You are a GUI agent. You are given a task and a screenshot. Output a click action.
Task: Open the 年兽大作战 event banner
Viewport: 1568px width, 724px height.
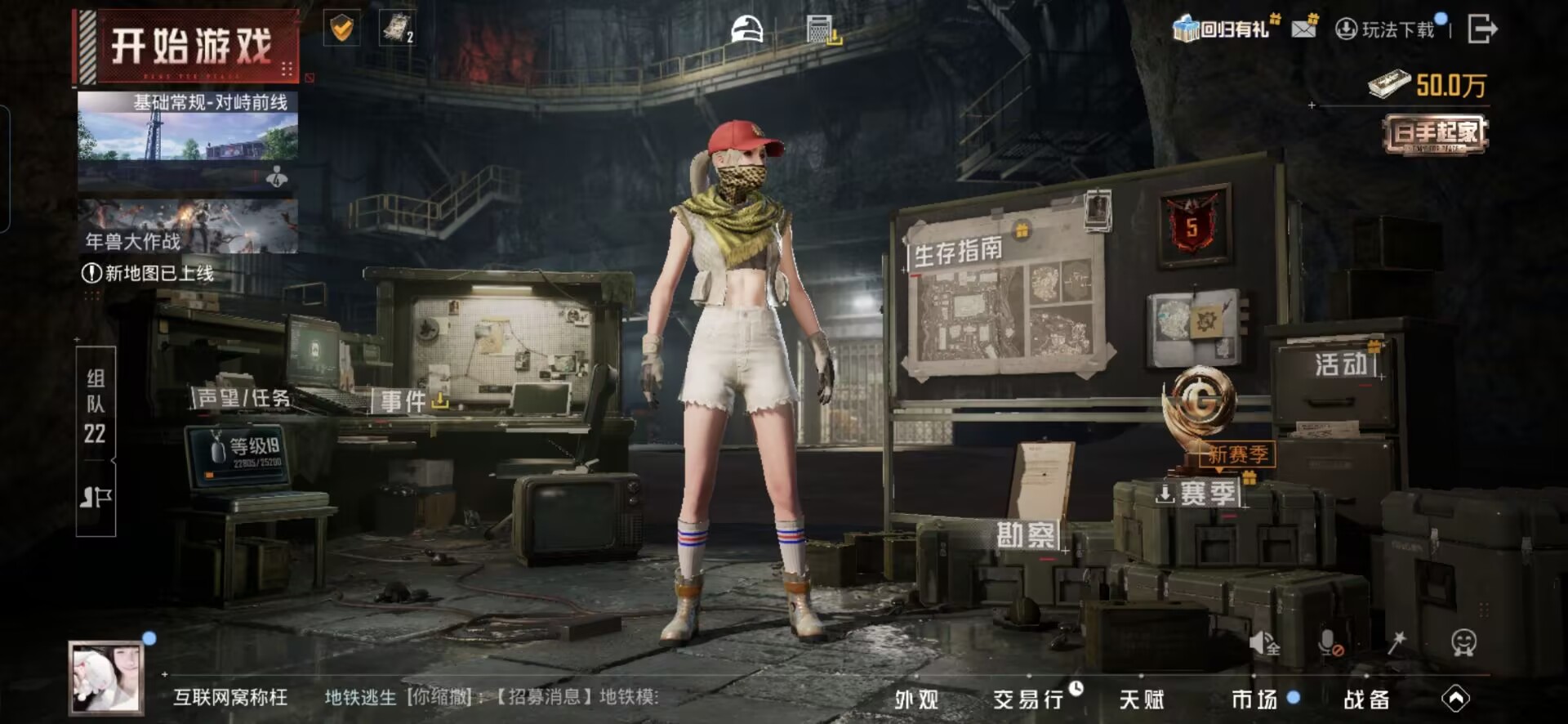coord(188,226)
